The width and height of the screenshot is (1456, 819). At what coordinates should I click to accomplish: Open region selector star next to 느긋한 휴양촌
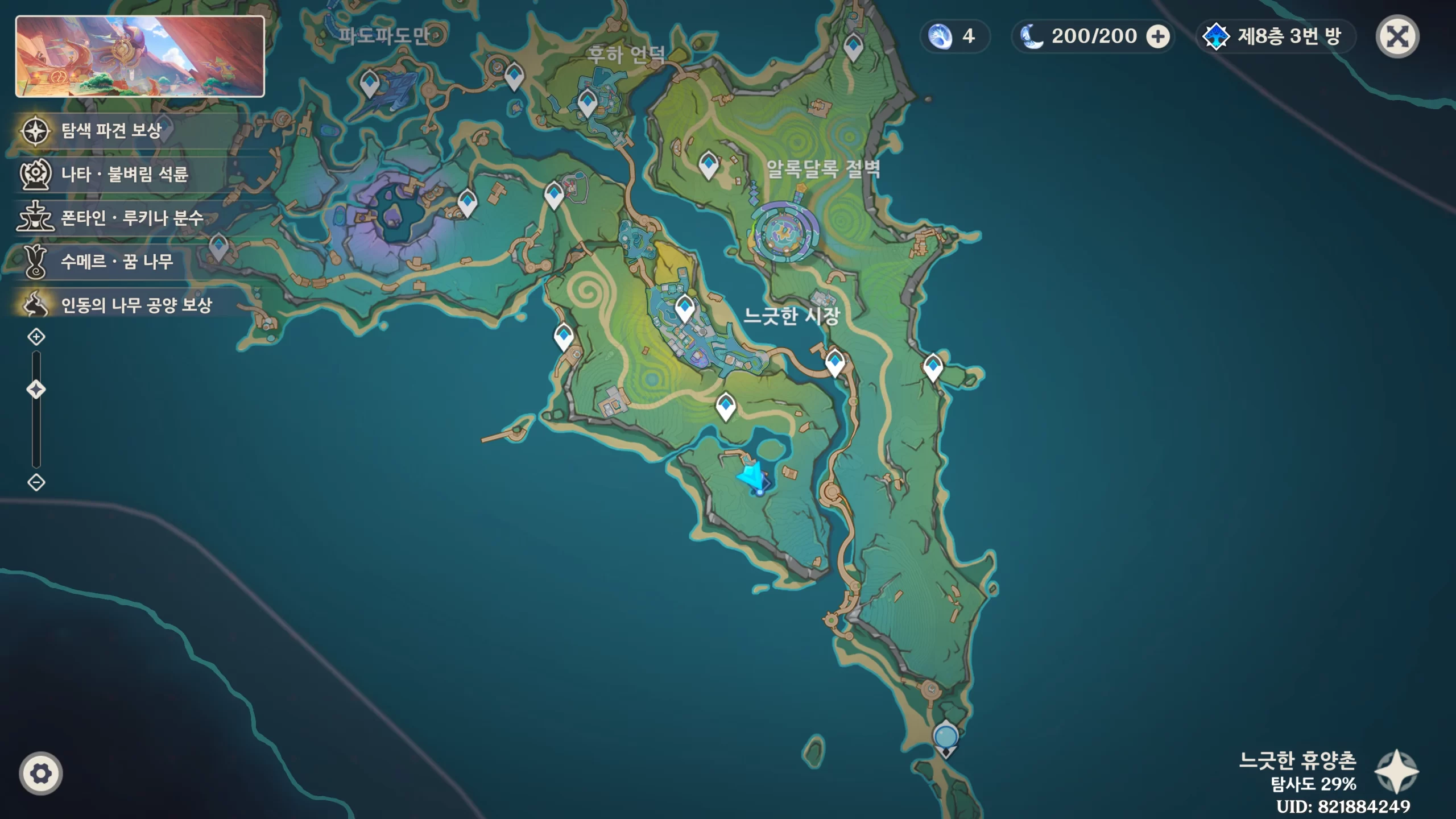(1396, 771)
